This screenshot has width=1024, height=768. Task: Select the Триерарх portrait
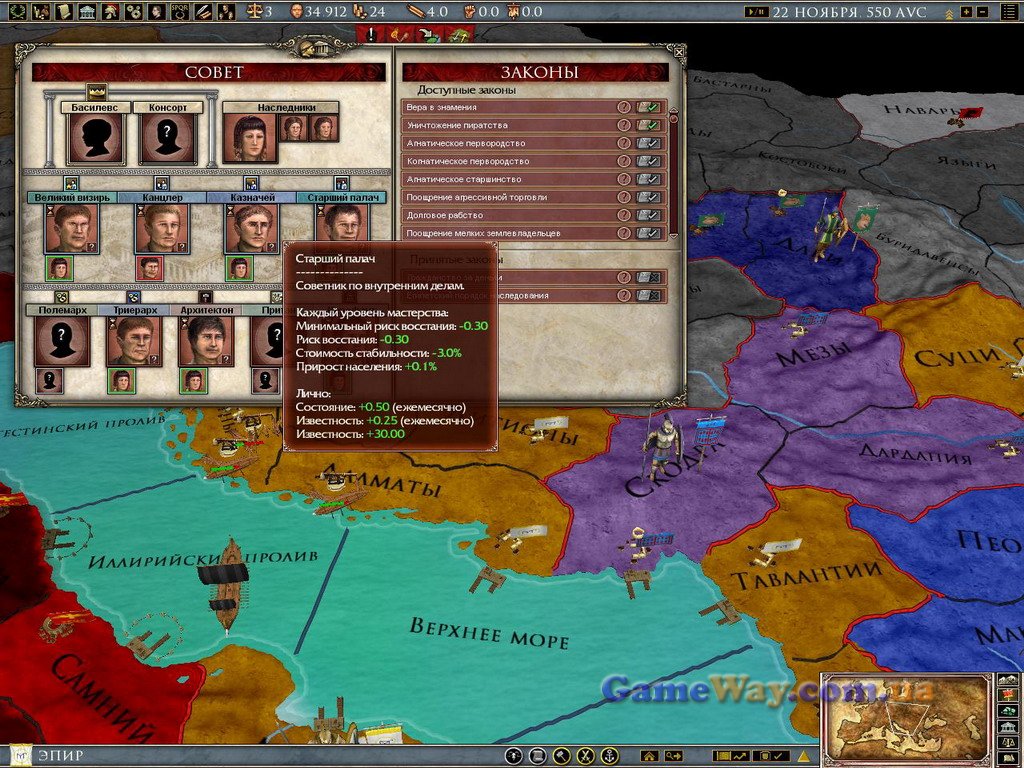pos(133,341)
